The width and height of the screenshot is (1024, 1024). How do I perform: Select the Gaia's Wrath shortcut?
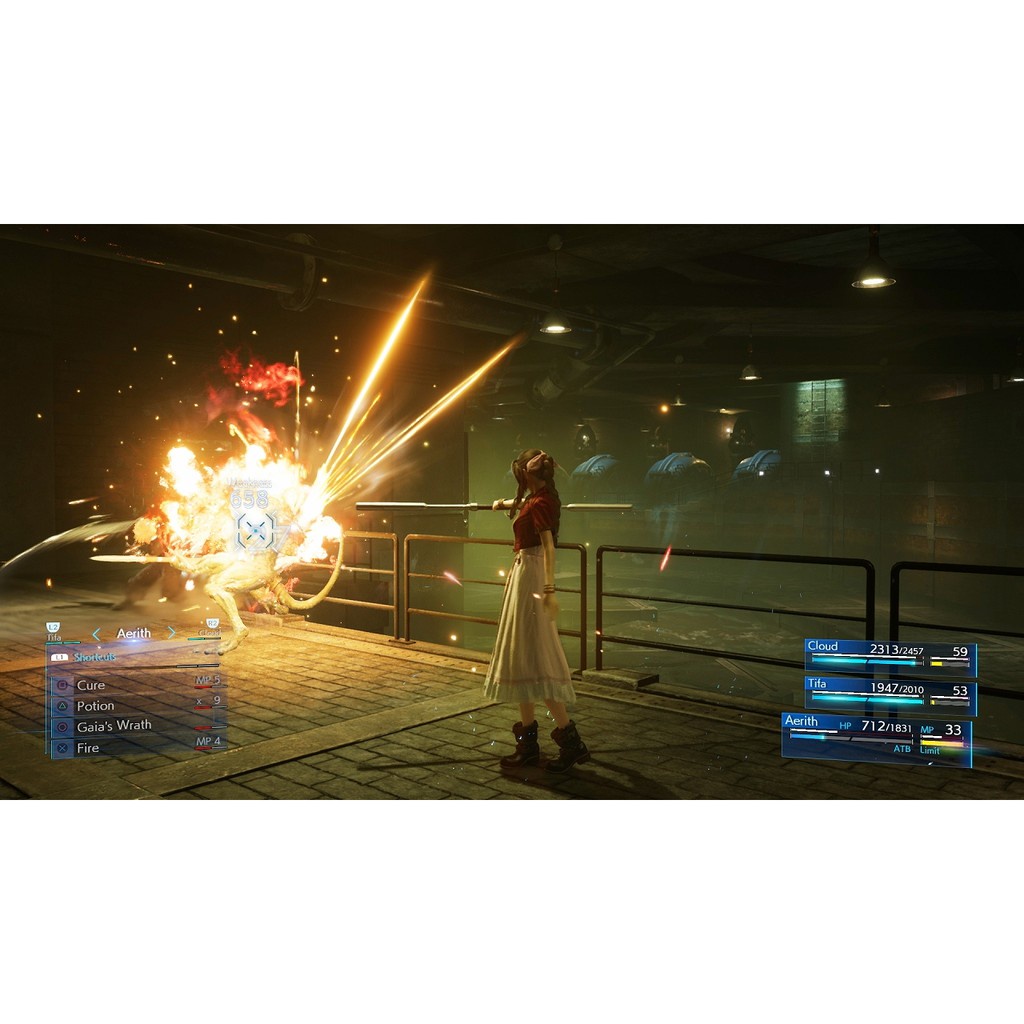point(114,726)
